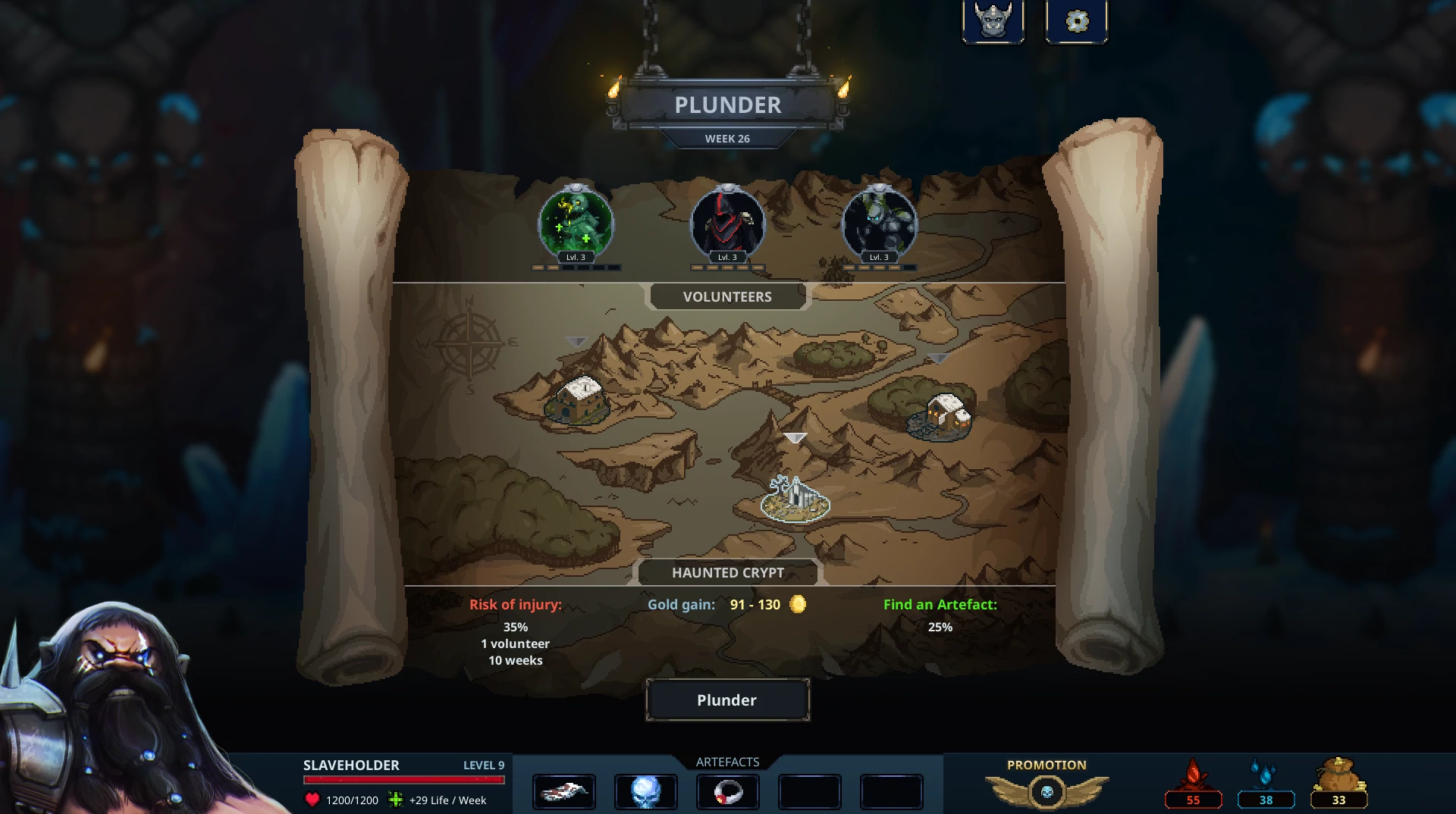Choose the snowy-roofed fortress in the mountains

[578, 399]
